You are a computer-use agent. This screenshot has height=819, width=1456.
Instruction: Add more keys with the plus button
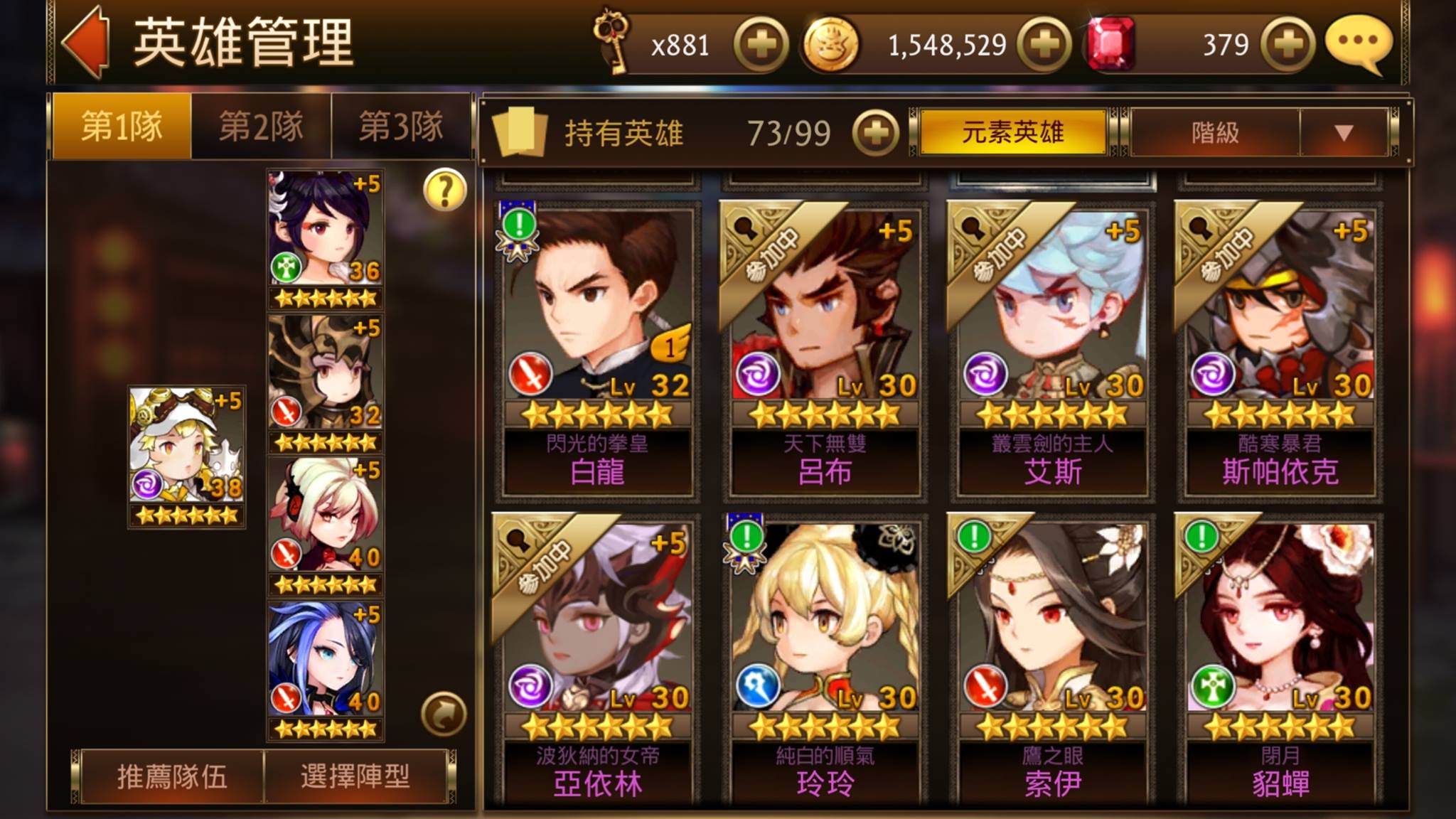pyautogui.click(x=761, y=45)
